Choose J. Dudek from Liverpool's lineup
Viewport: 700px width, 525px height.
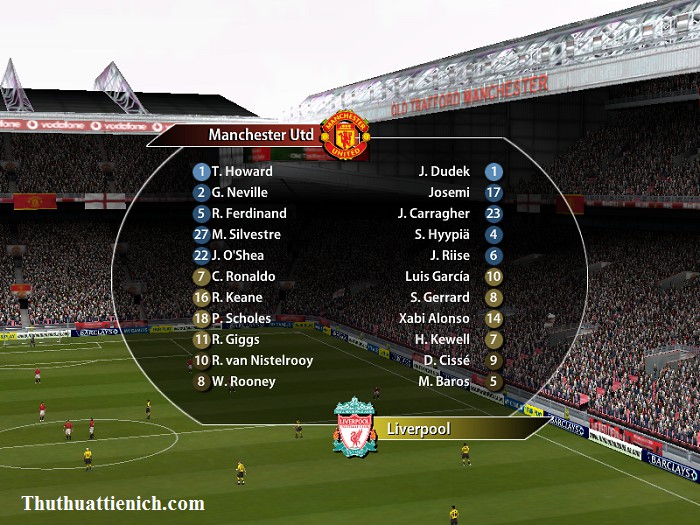tap(444, 171)
